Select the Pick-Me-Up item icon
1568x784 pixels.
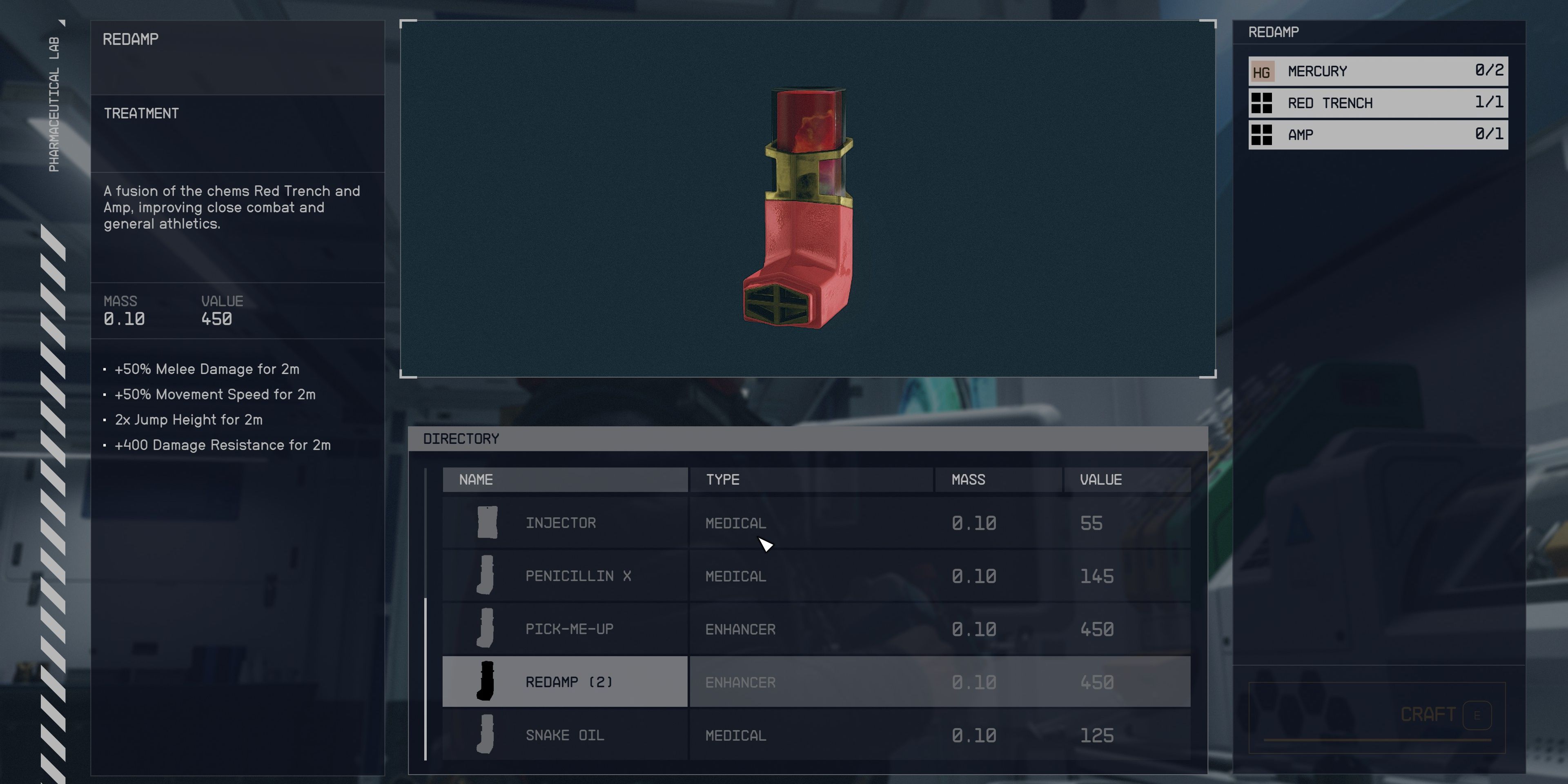pyautogui.click(x=487, y=628)
